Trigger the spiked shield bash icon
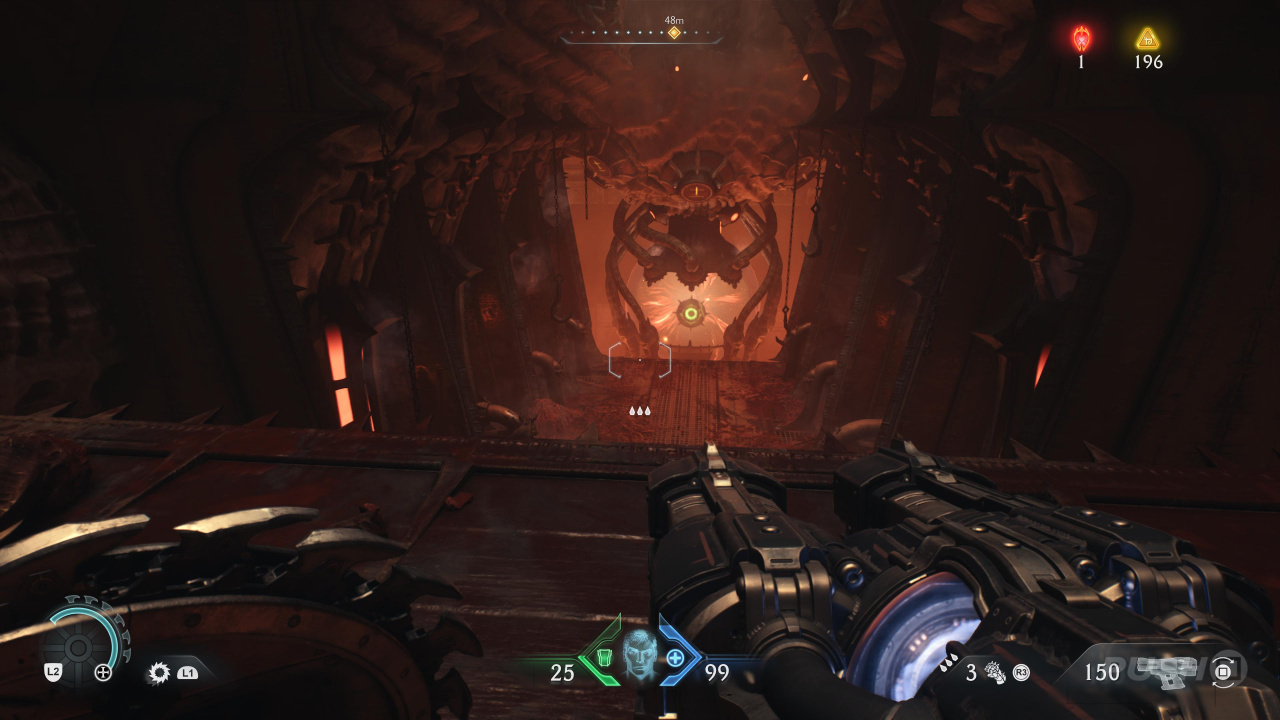Screen dimensions: 1280x720 [x=158, y=673]
